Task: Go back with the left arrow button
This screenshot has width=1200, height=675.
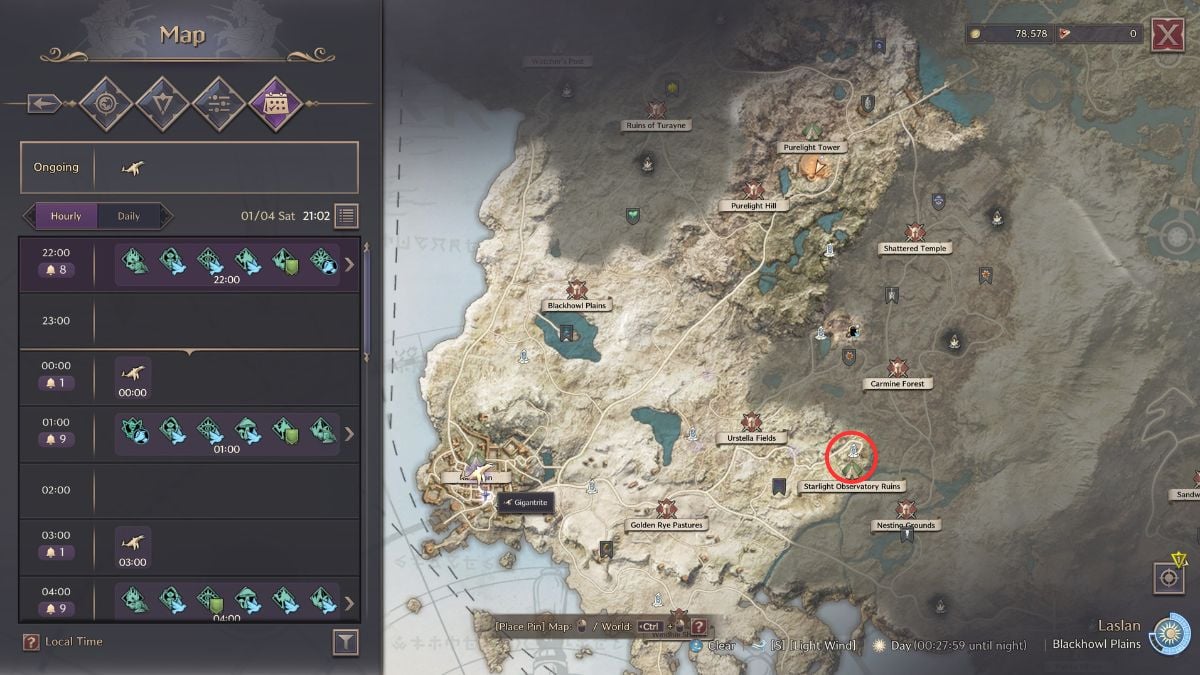Action: click(44, 103)
